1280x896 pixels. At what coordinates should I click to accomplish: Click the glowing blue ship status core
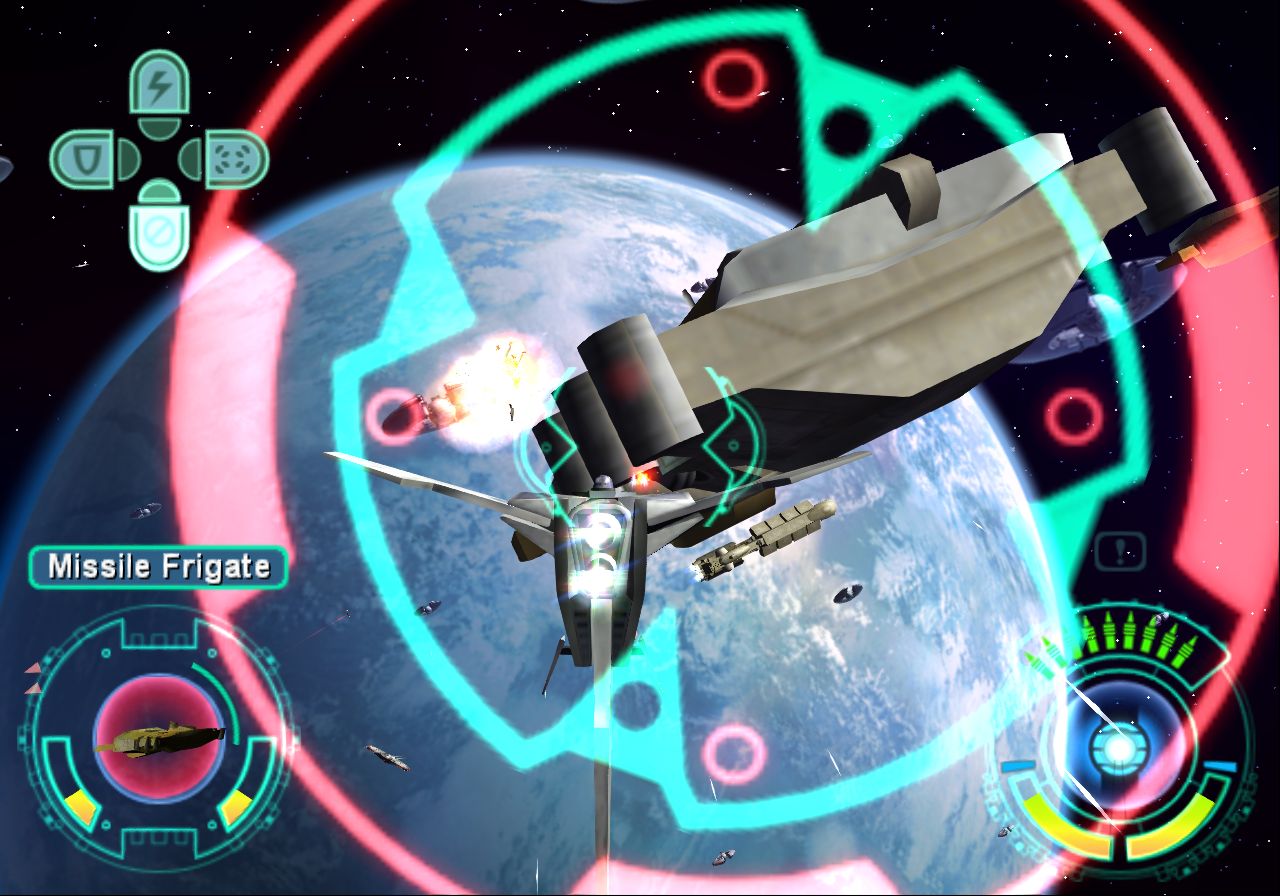1118,745
